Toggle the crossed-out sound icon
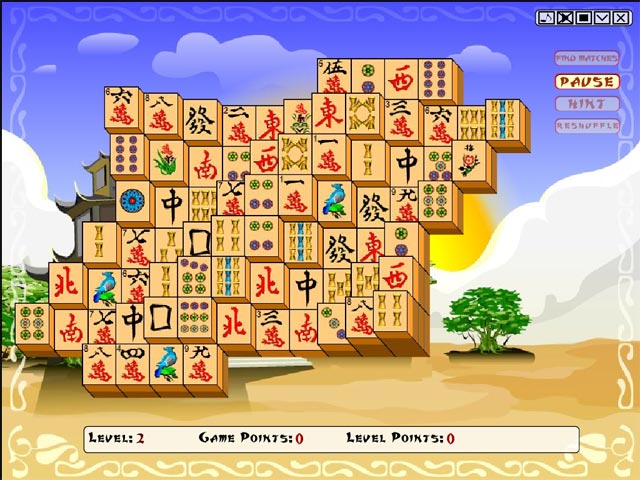Image resolution: width=640 pixels, height=480 pixels. 564,17
